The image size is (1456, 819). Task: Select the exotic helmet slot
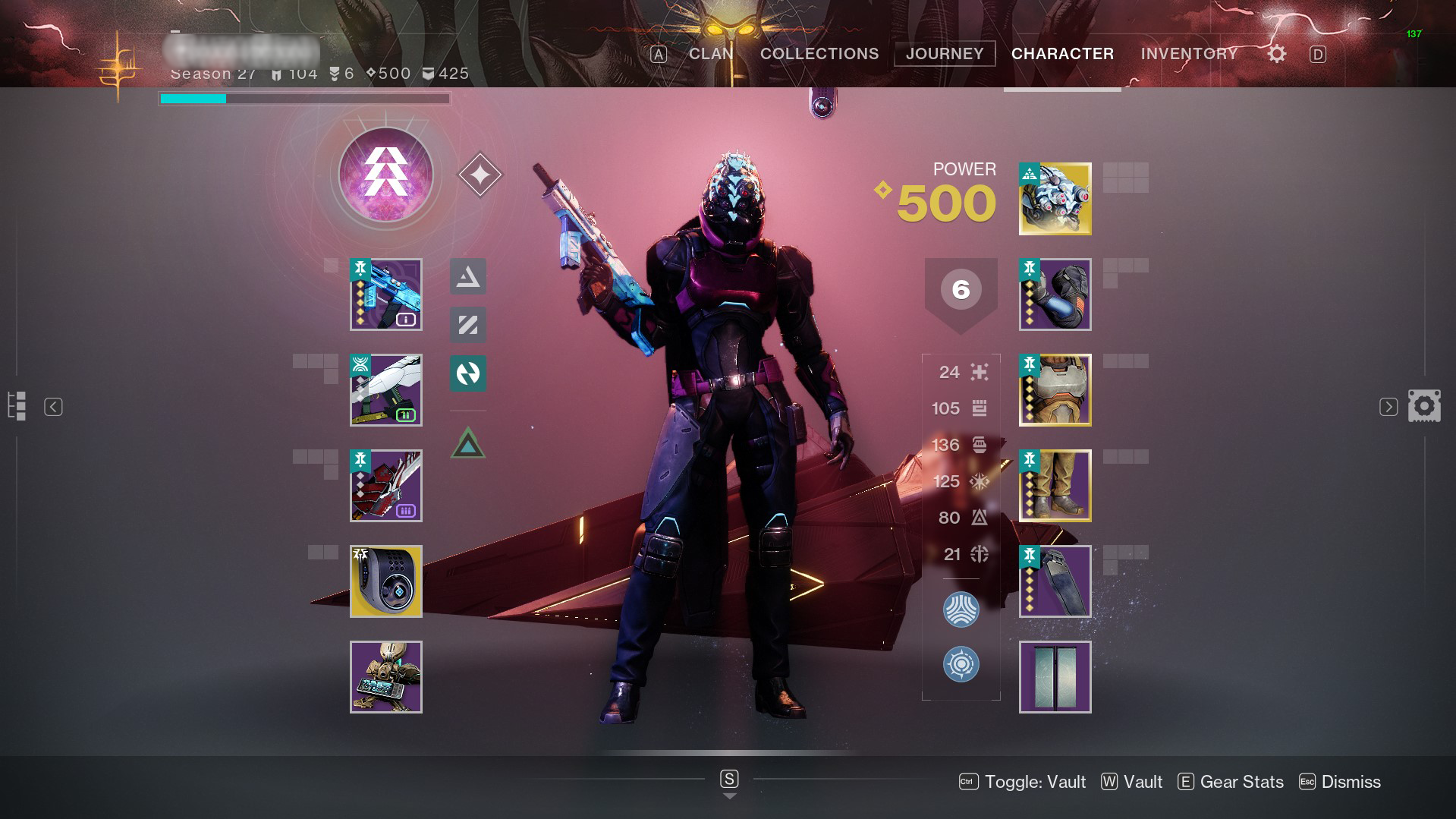click(x=1055, y=199)
